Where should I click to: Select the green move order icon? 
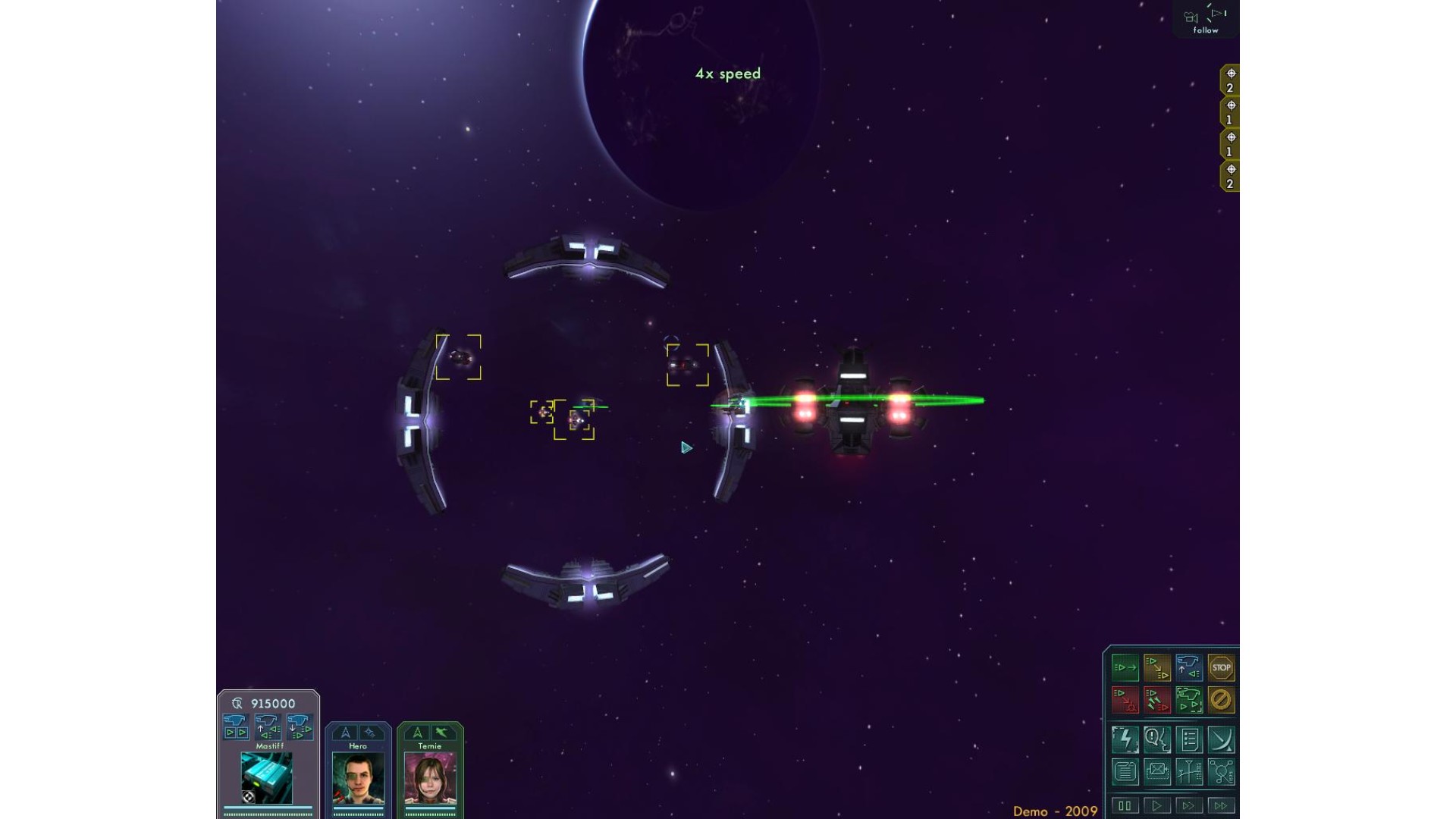[x=1125, y=668]
